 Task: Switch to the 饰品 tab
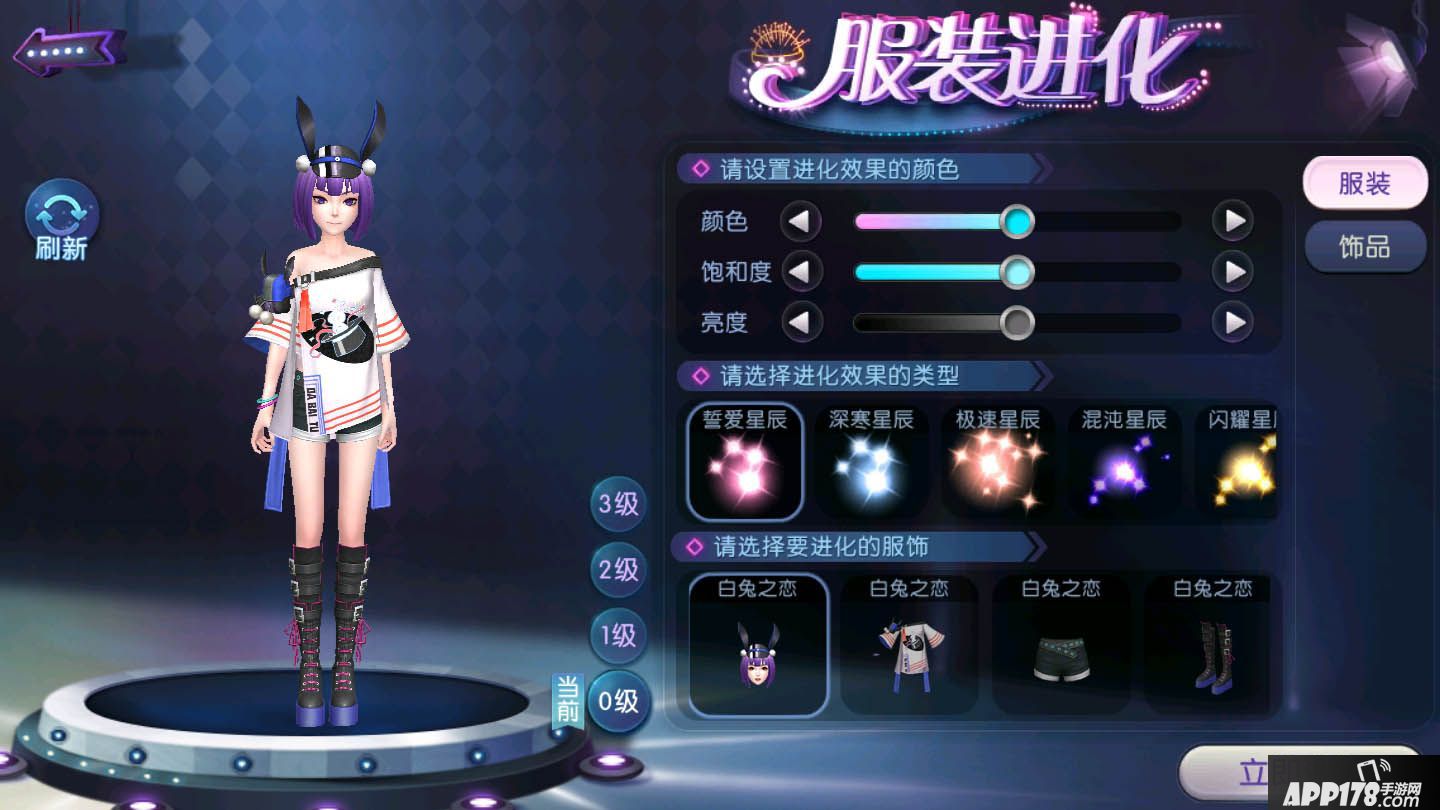point(1365,246)
